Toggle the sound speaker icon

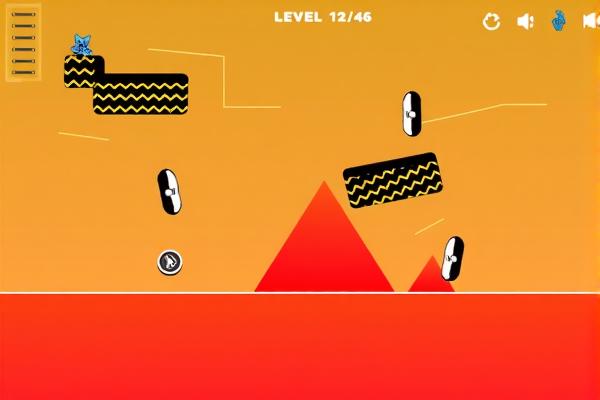tap(525, 21)
